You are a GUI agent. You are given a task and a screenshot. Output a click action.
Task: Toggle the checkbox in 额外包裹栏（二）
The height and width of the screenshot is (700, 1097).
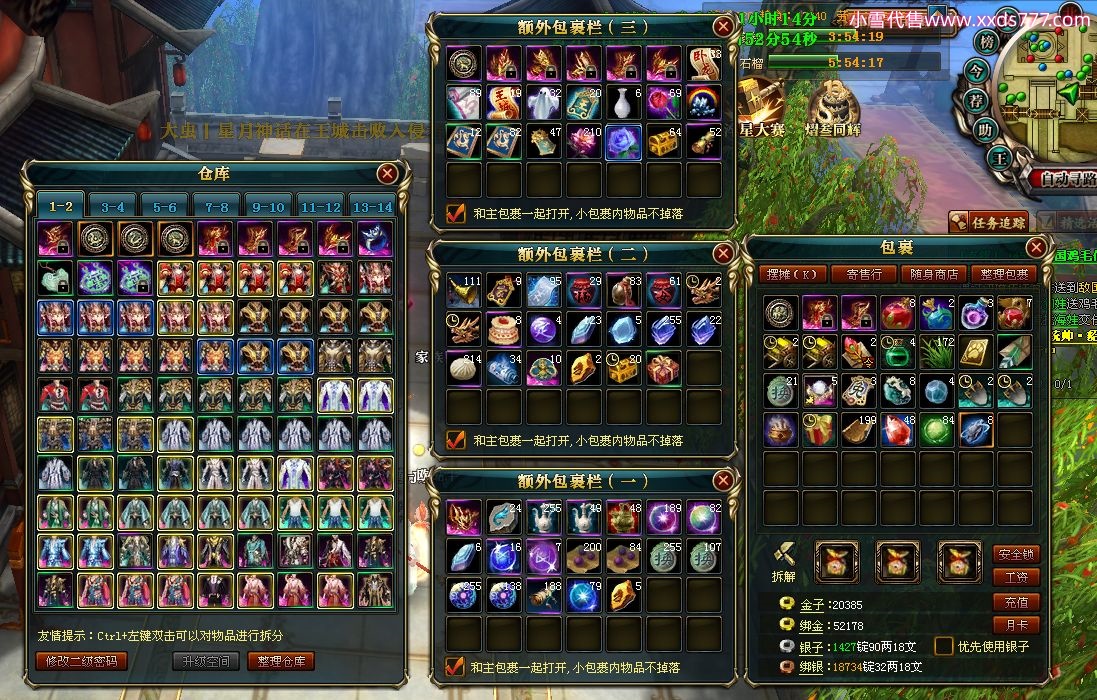pos(456,440)
